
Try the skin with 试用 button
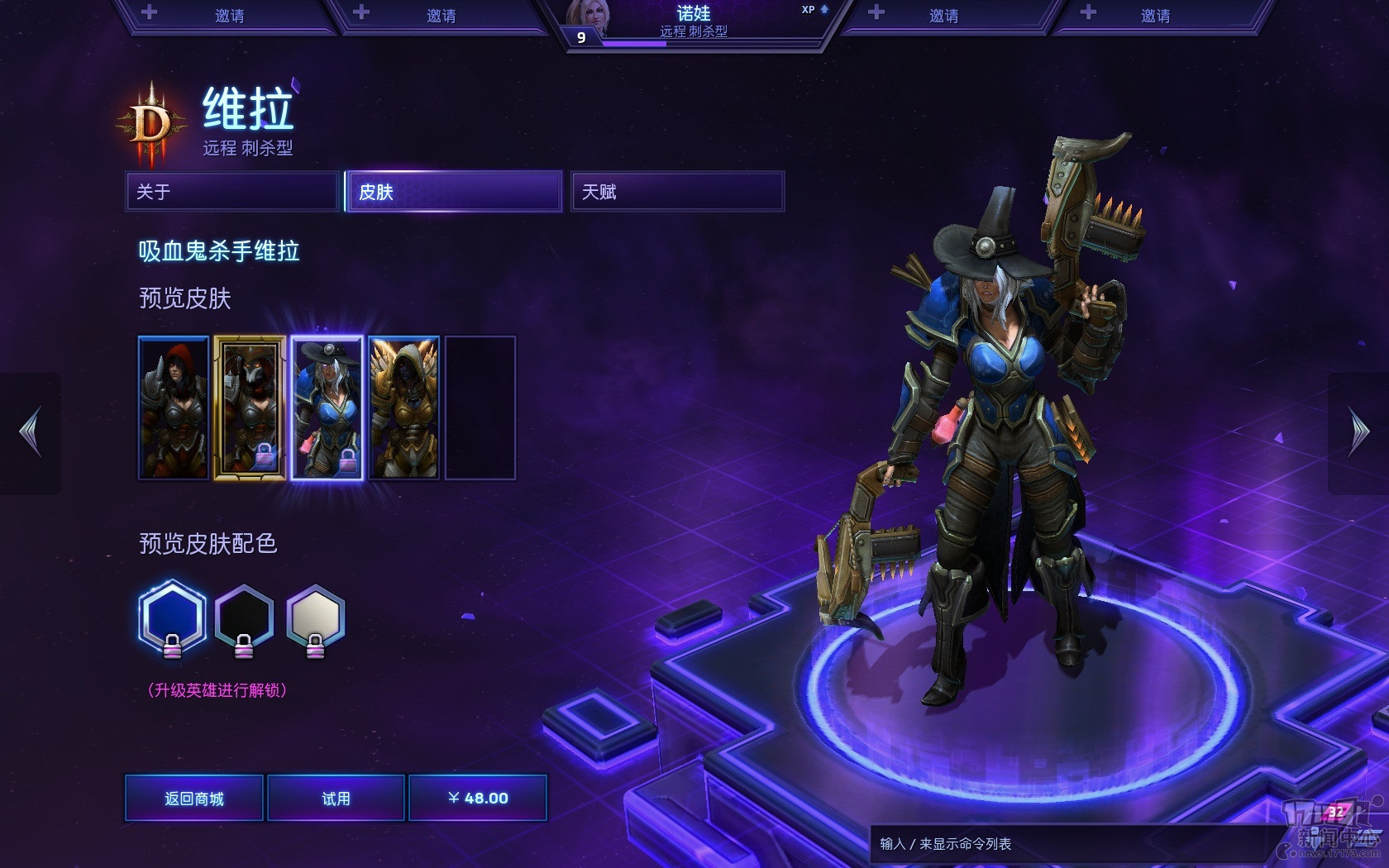pyautogui.click(x=336, y=798)
